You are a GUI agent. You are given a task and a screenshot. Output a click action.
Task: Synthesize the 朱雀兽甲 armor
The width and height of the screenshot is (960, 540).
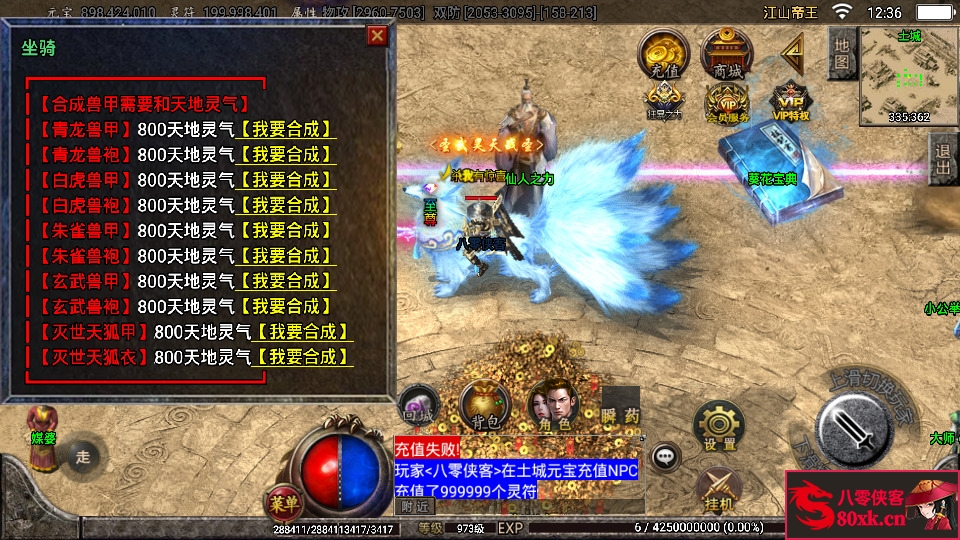pos(285,231)
